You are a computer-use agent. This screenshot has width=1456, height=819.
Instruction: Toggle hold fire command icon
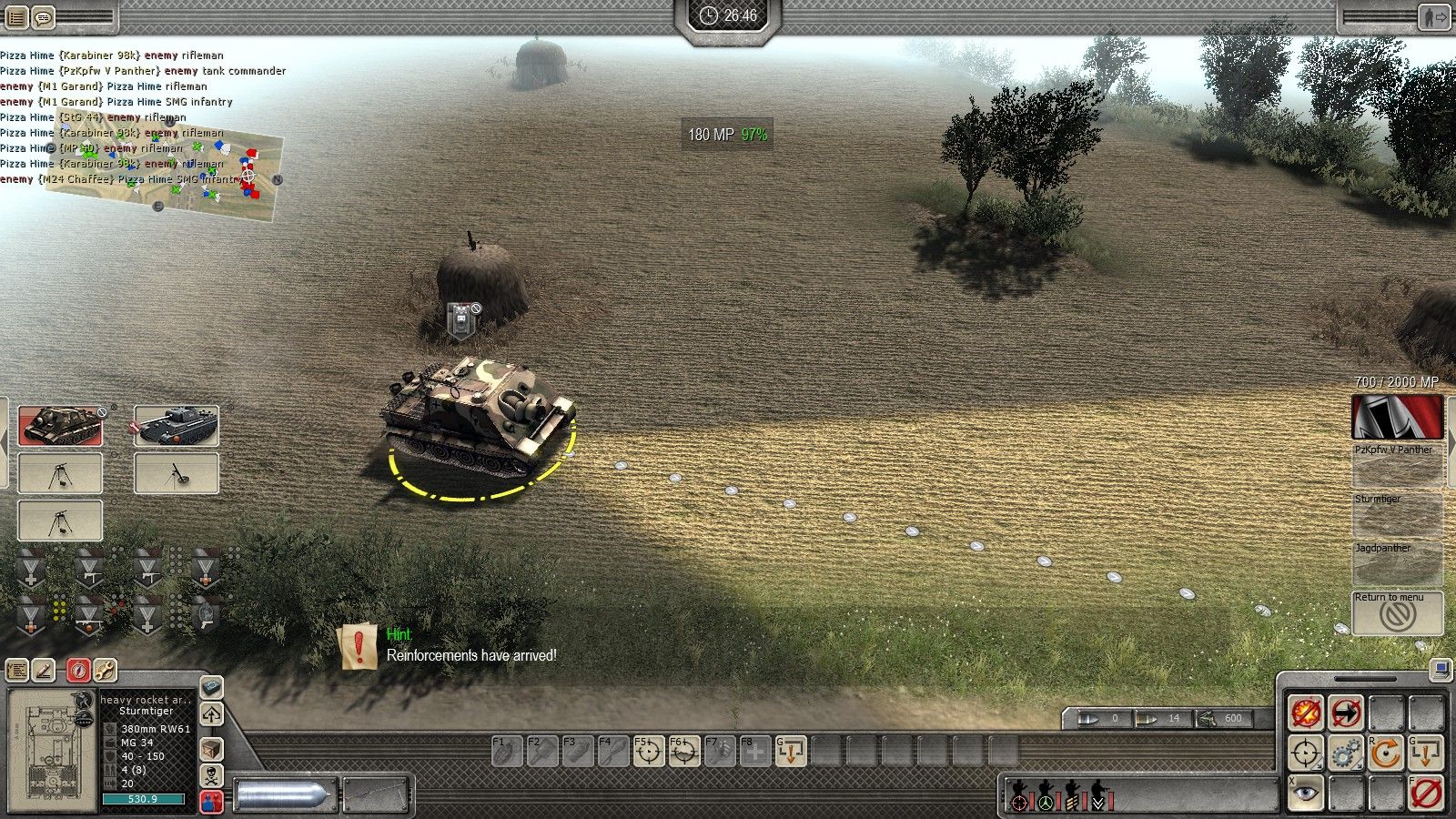1306,712
